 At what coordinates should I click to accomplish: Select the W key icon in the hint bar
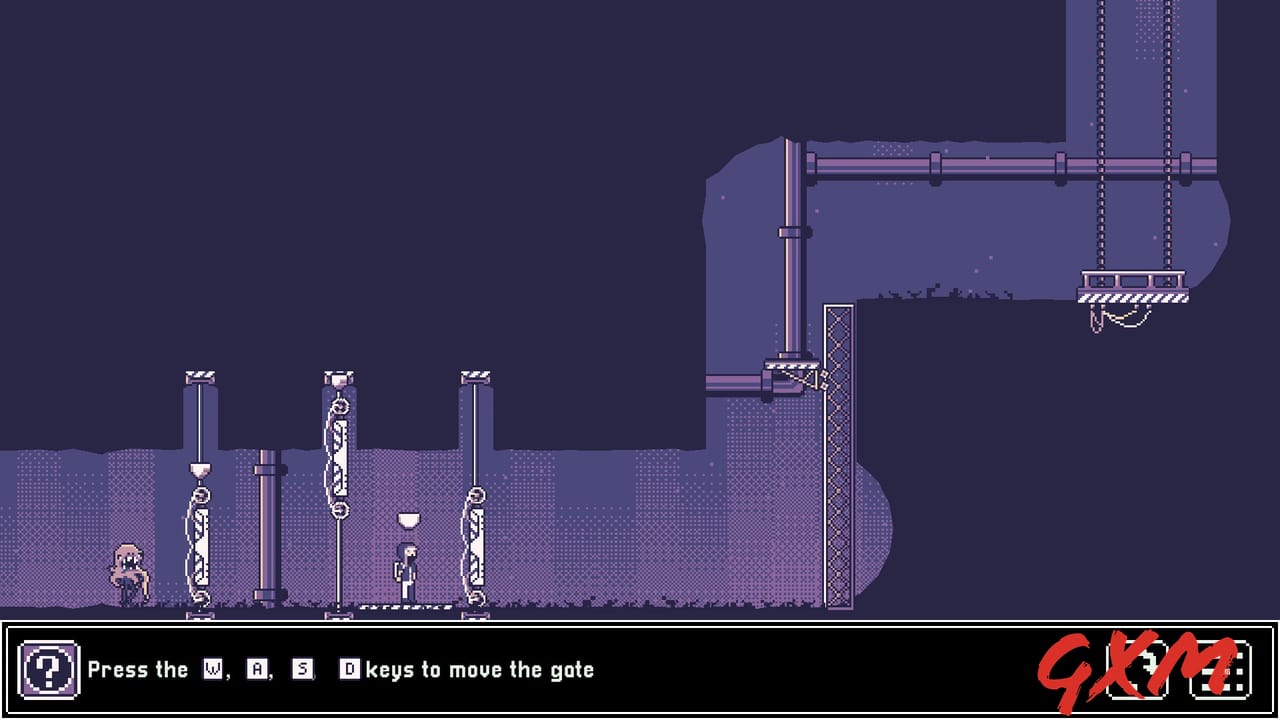pos(212,670)
